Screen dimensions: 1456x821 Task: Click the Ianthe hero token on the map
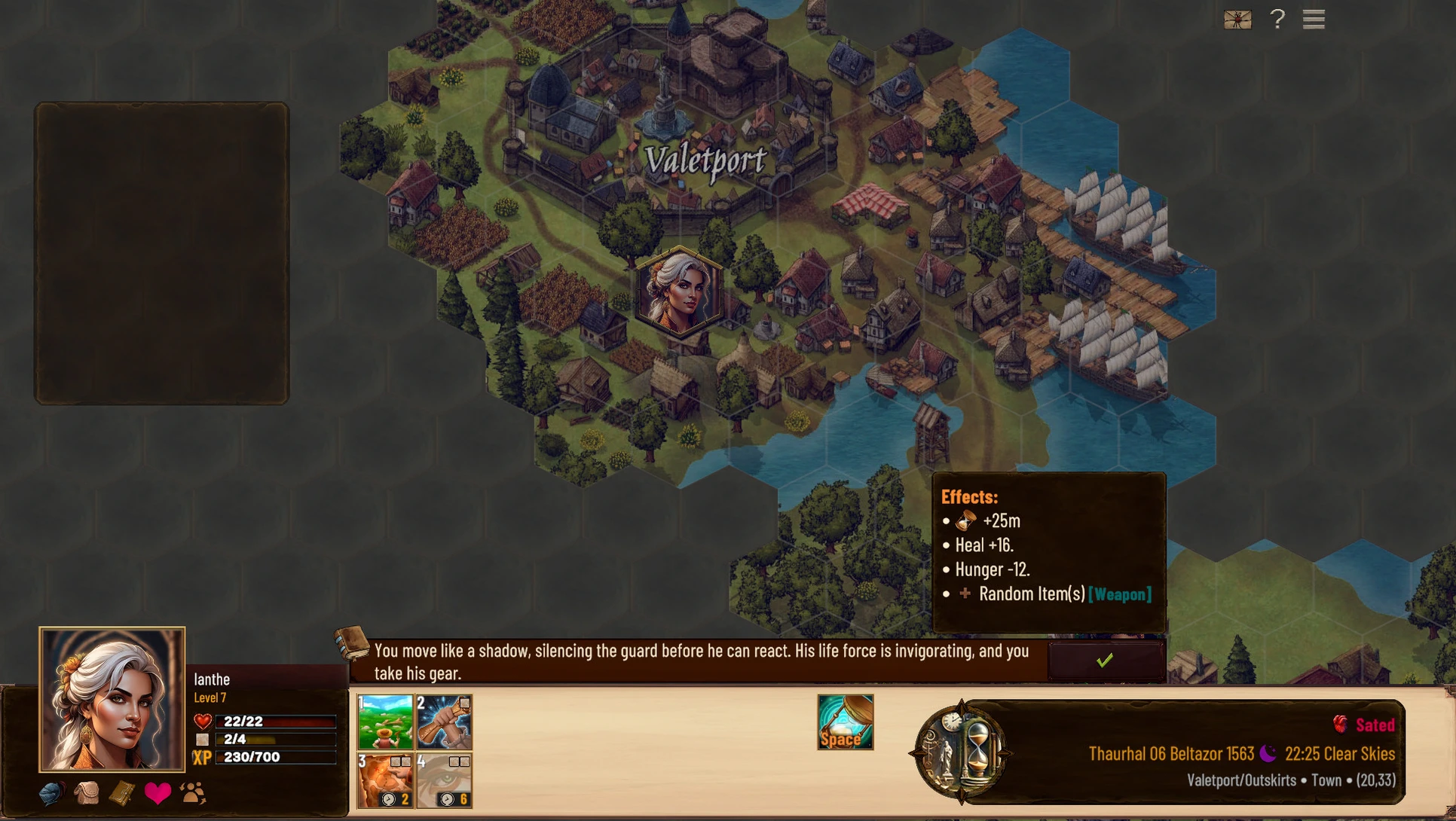678,292
